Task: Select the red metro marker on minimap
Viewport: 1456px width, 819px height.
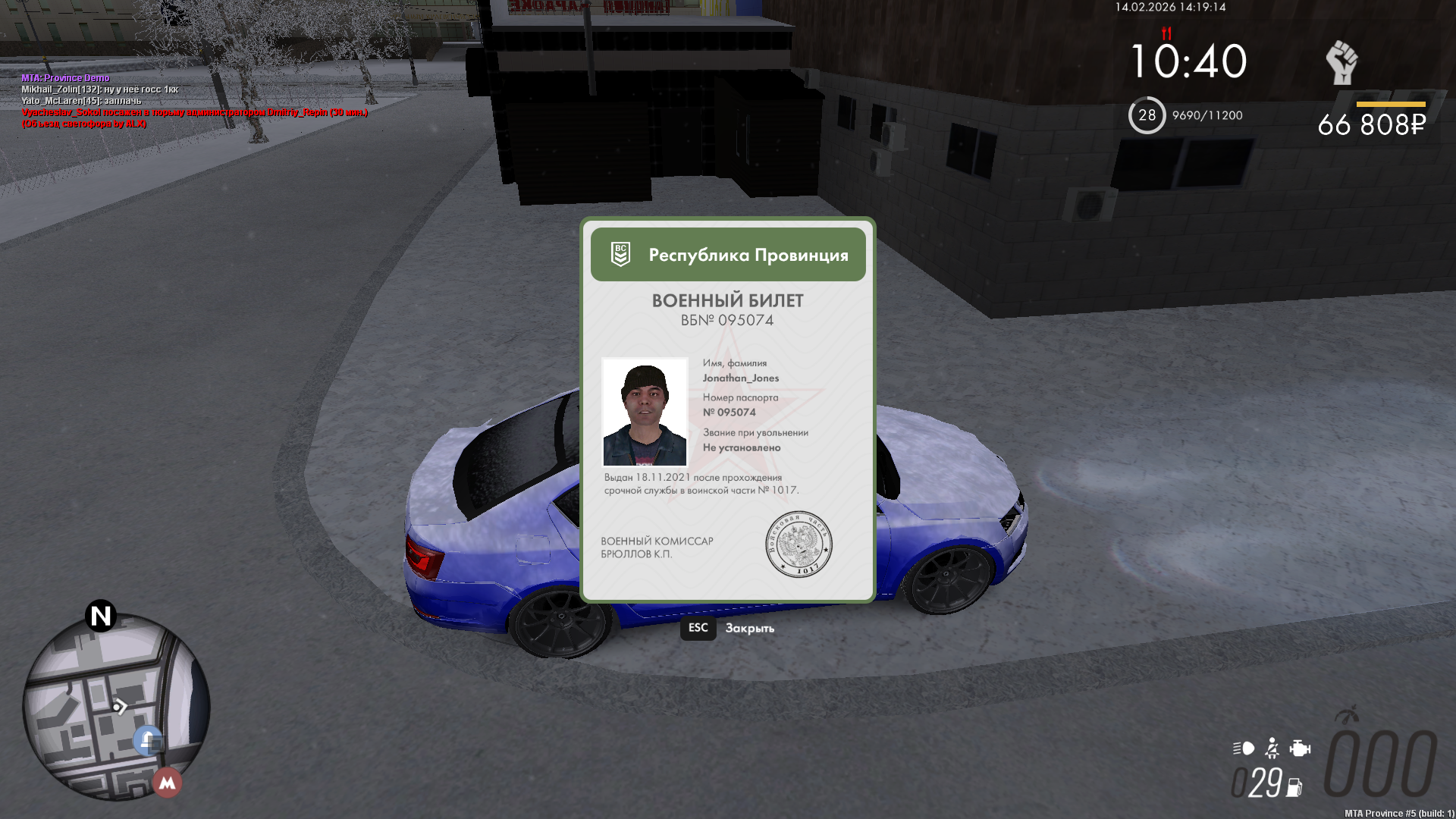Action: [168, 783]
